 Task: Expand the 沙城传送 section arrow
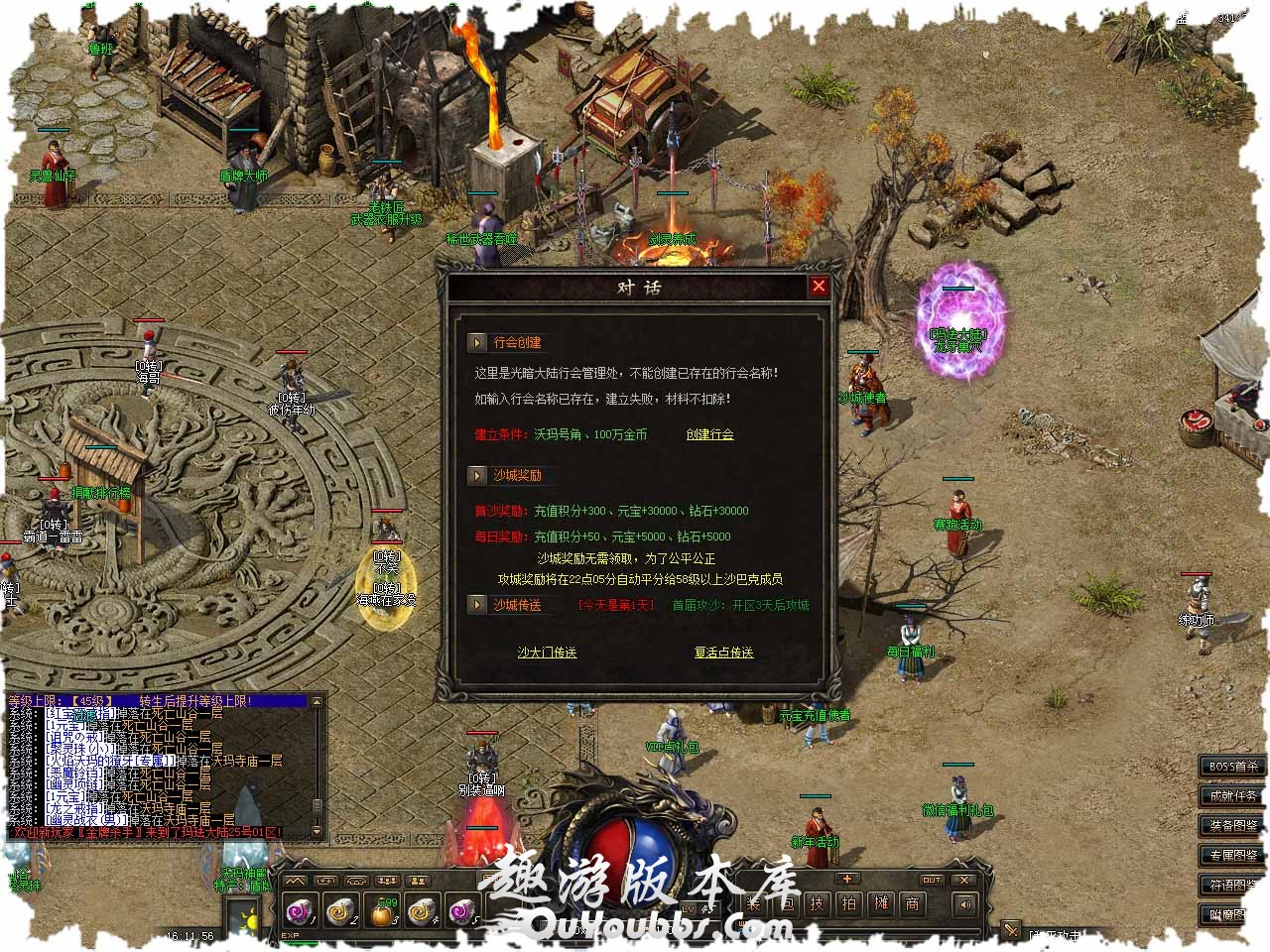(478, 605)
